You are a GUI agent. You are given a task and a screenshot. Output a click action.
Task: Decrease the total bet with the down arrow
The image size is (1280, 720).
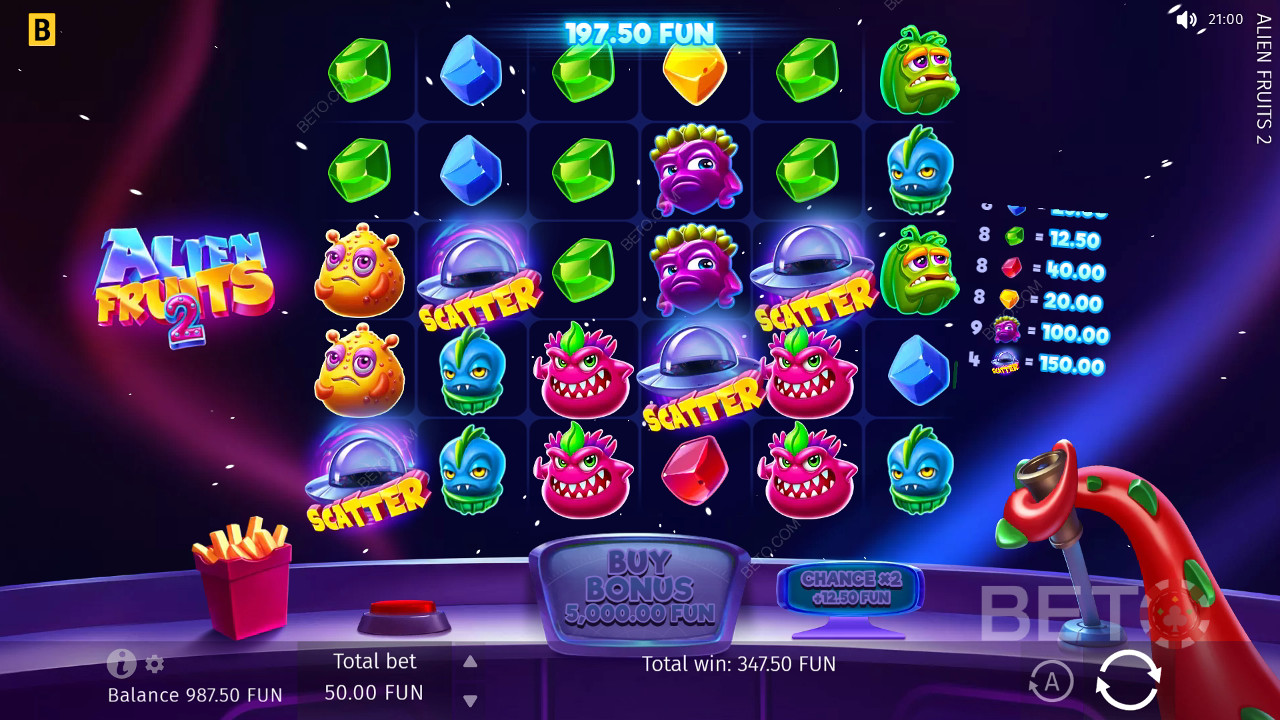point(470,700)
